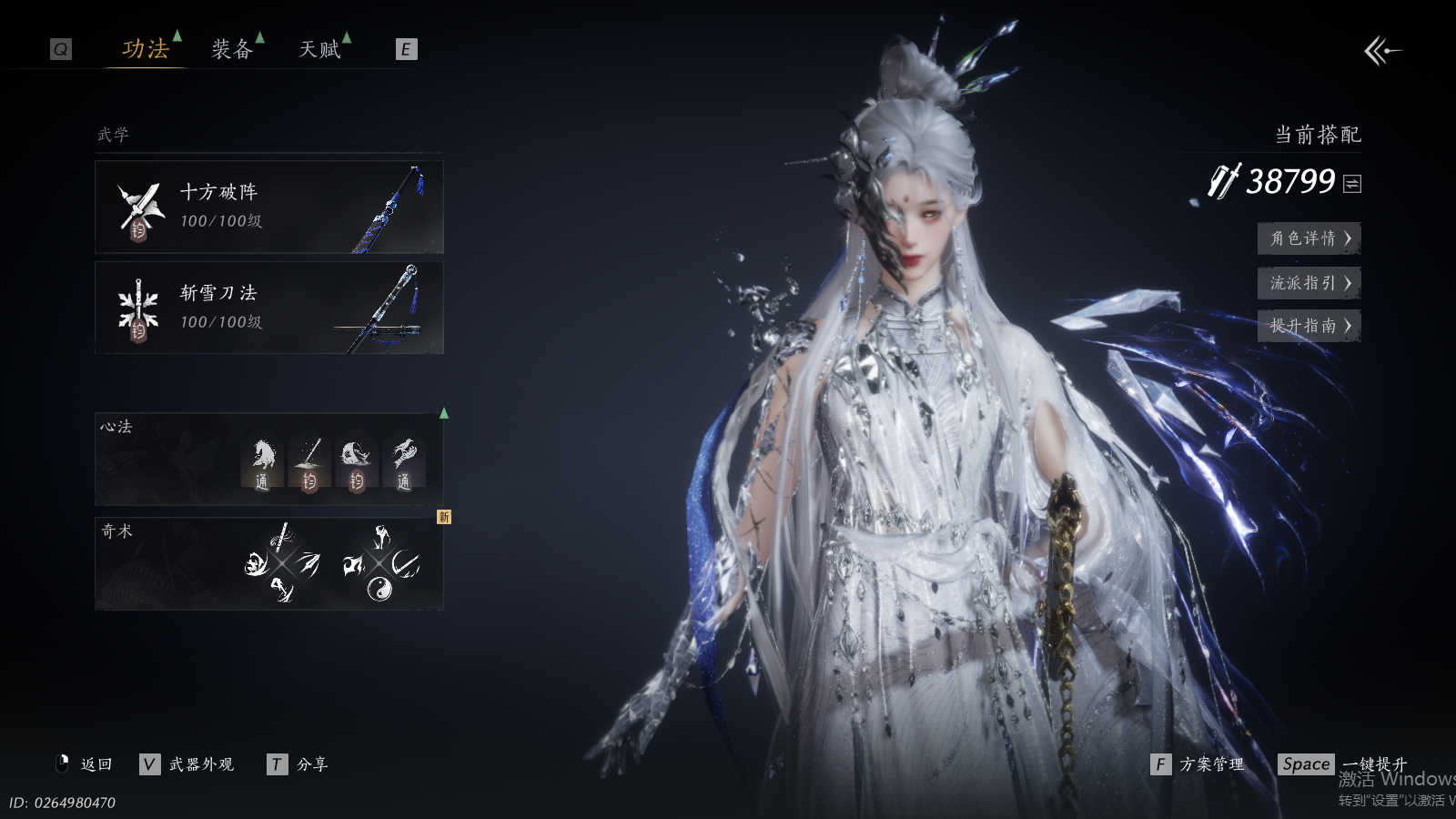Select the horse icon inner skill
The image size is (1456, 819).
point(262,463)
